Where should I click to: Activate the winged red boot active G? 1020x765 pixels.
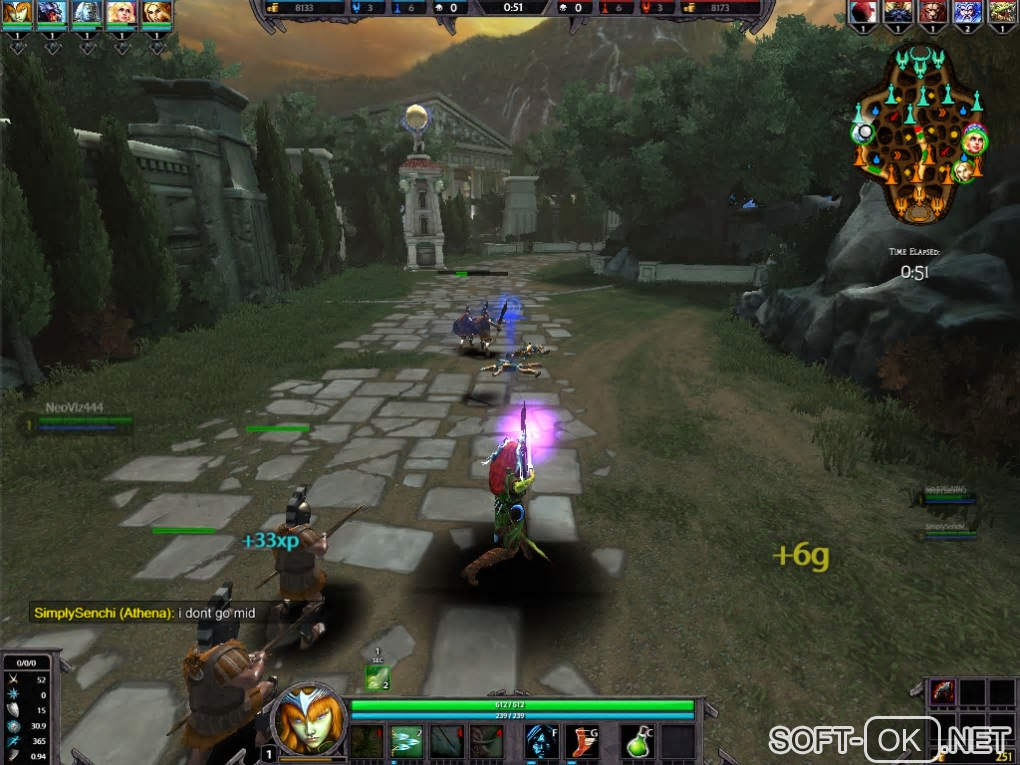tap(582, 741)
